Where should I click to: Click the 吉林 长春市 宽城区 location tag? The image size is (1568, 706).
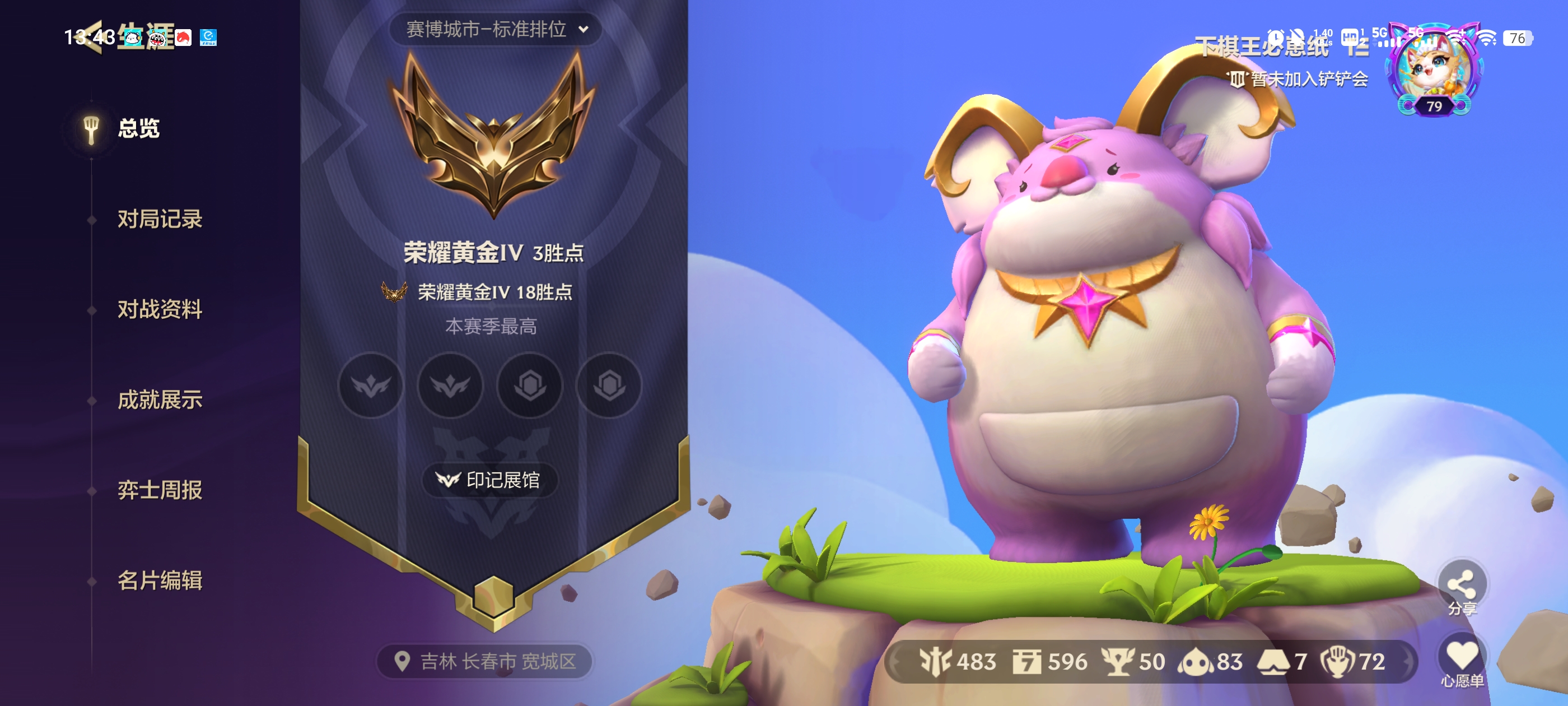pos(486,661)
